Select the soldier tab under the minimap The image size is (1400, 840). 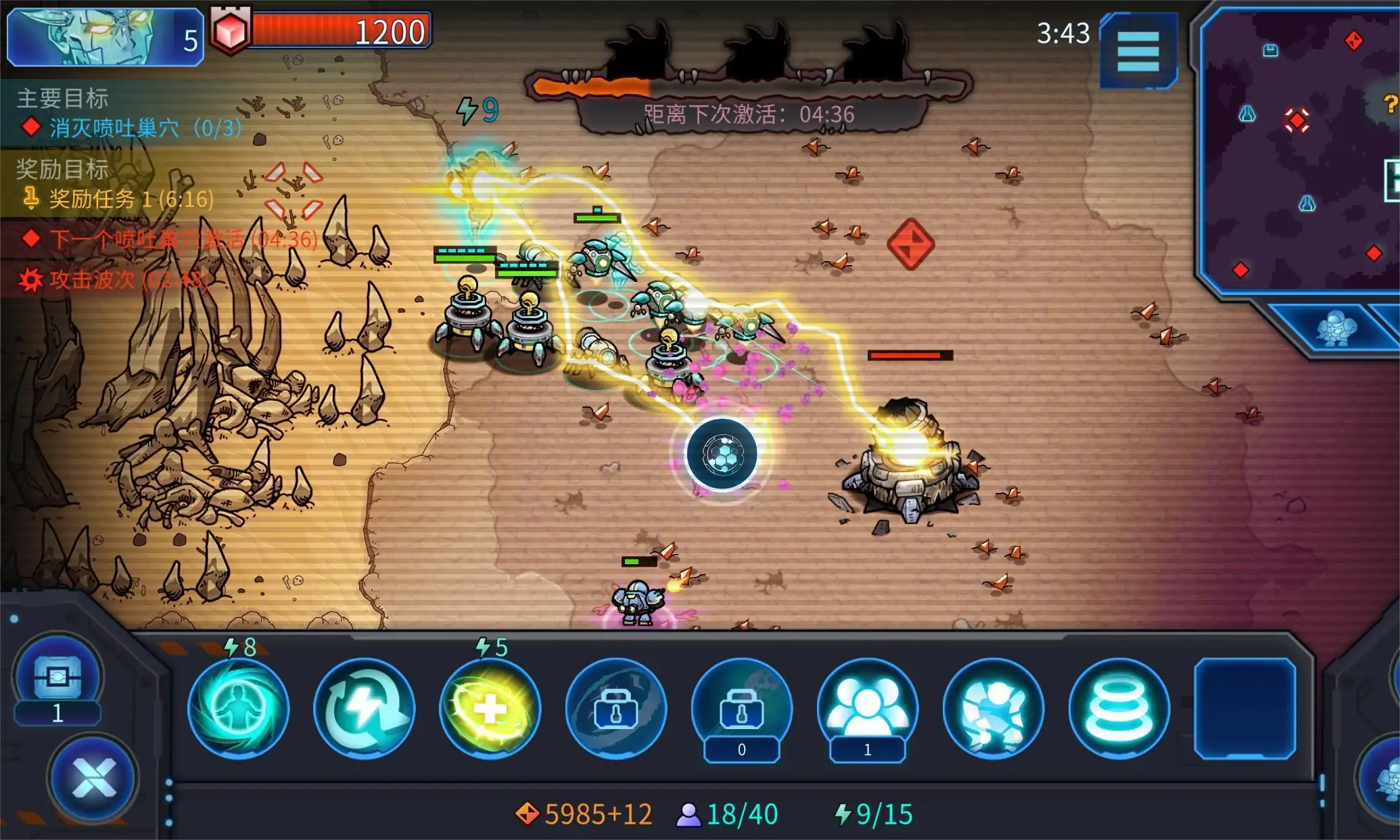point(1336,329)
